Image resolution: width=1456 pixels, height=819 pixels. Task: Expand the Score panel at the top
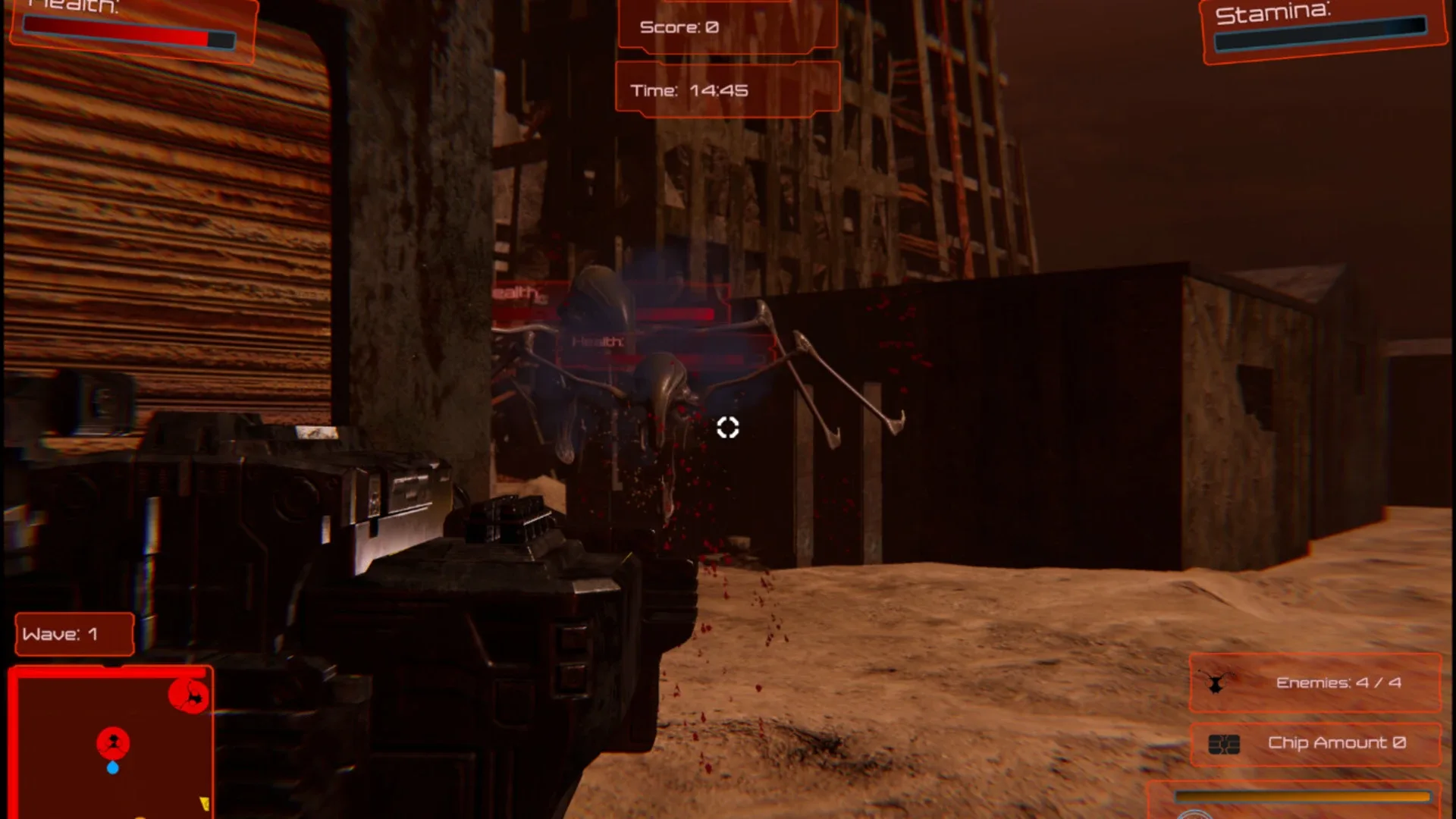coord(726,25)
